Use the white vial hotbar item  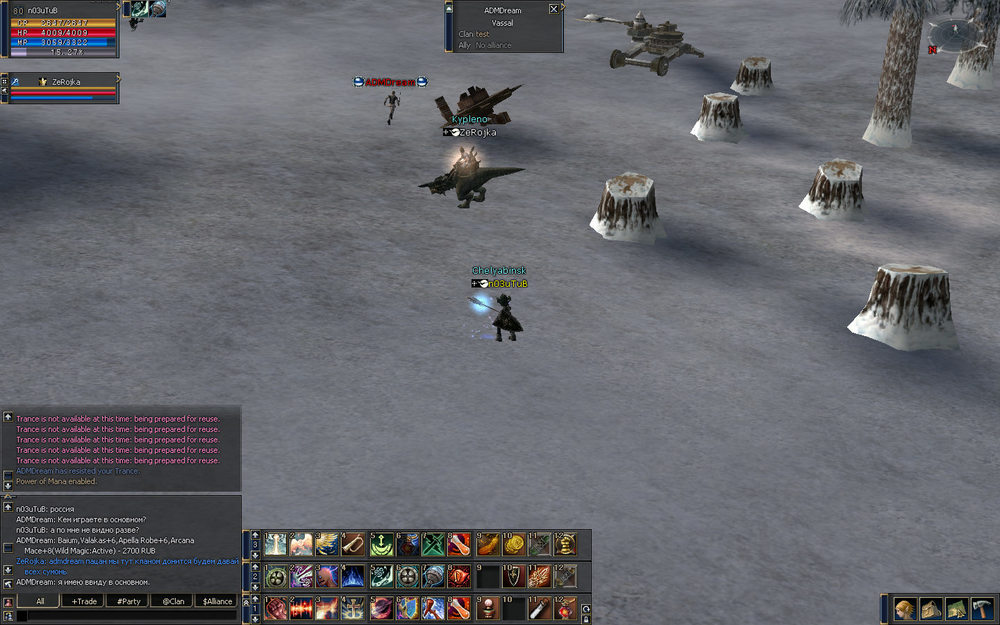(x=539, y=608)
